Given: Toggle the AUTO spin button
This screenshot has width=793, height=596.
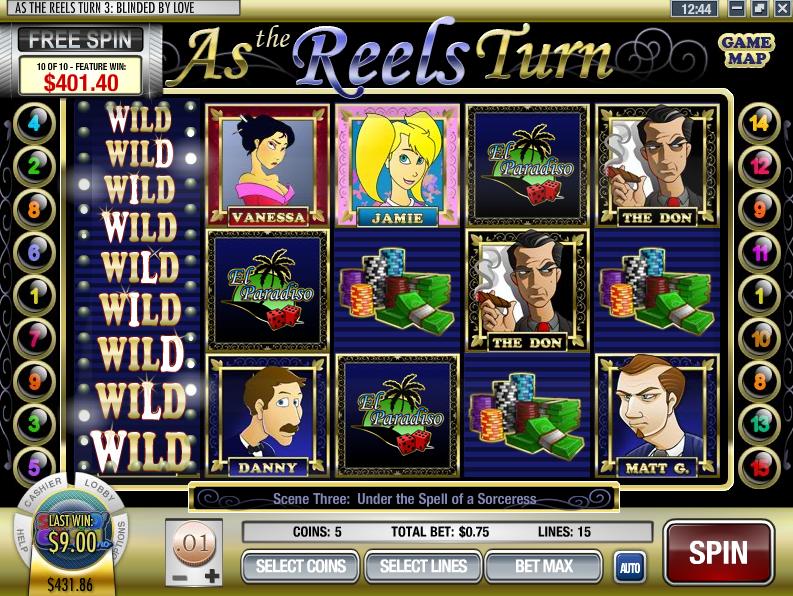Looking at the screenshot, I should (629, 567).
